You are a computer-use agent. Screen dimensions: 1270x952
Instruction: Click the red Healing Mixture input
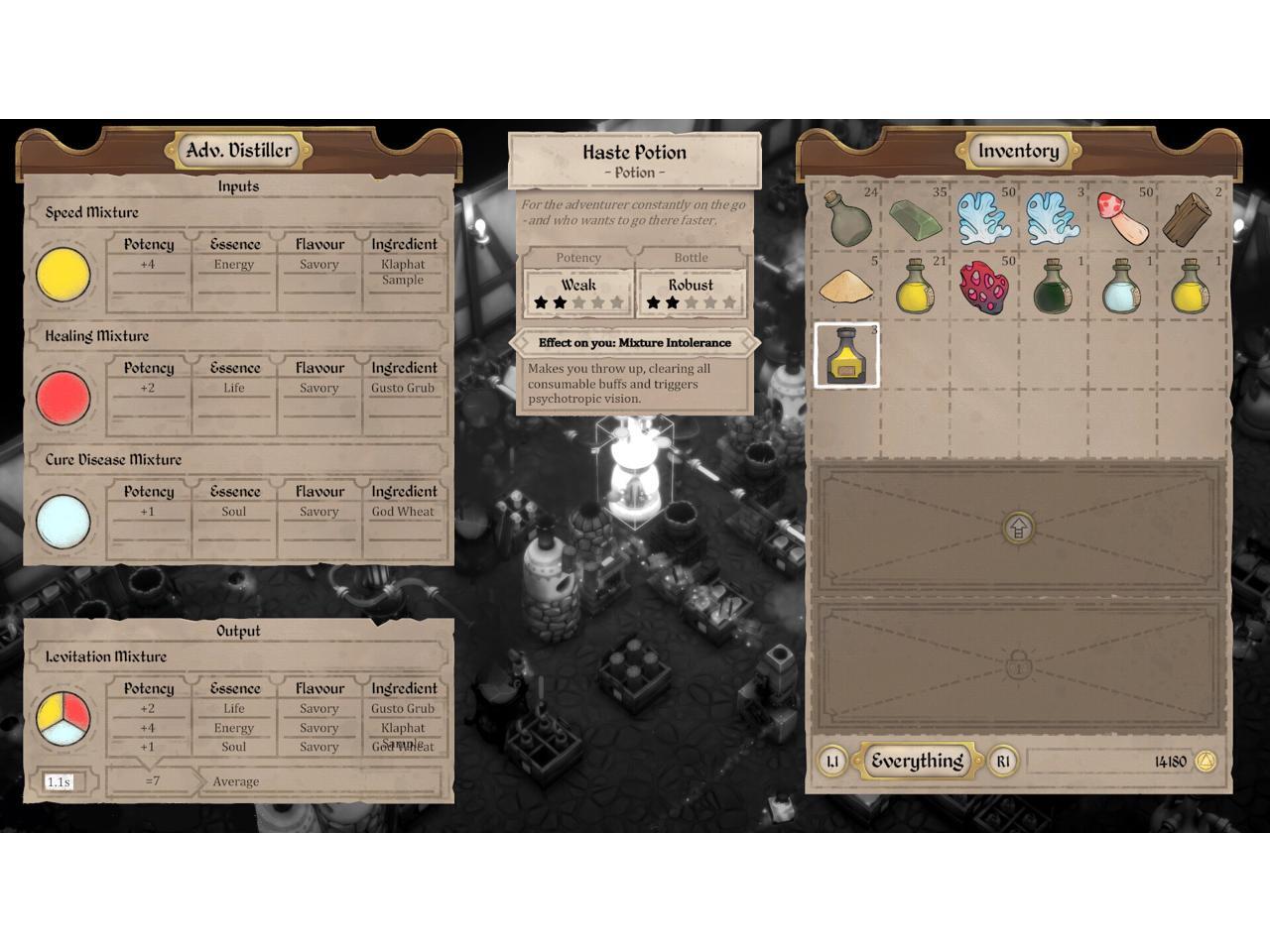[x=63, y=398]
